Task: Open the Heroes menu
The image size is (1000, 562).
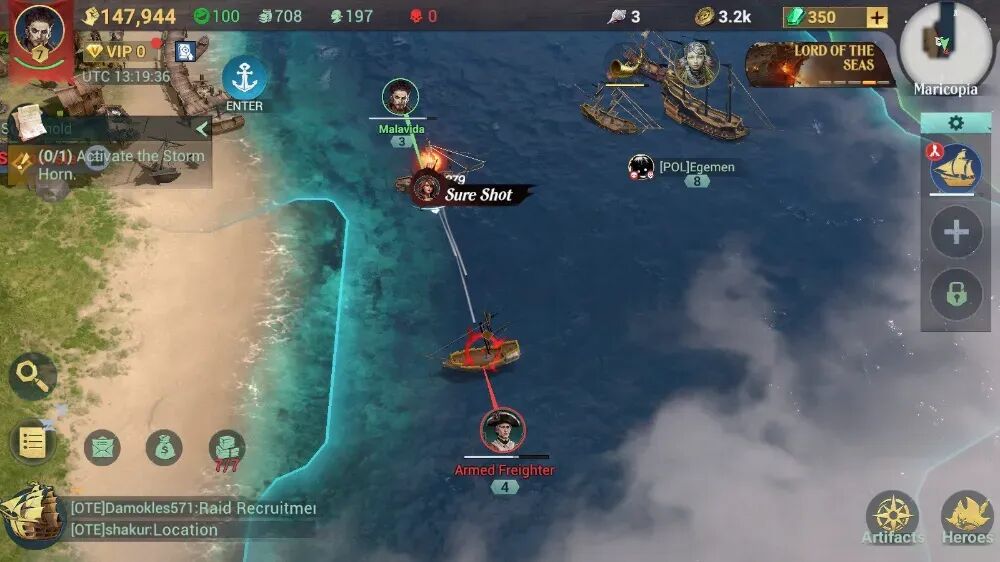Action: [966, 517]
